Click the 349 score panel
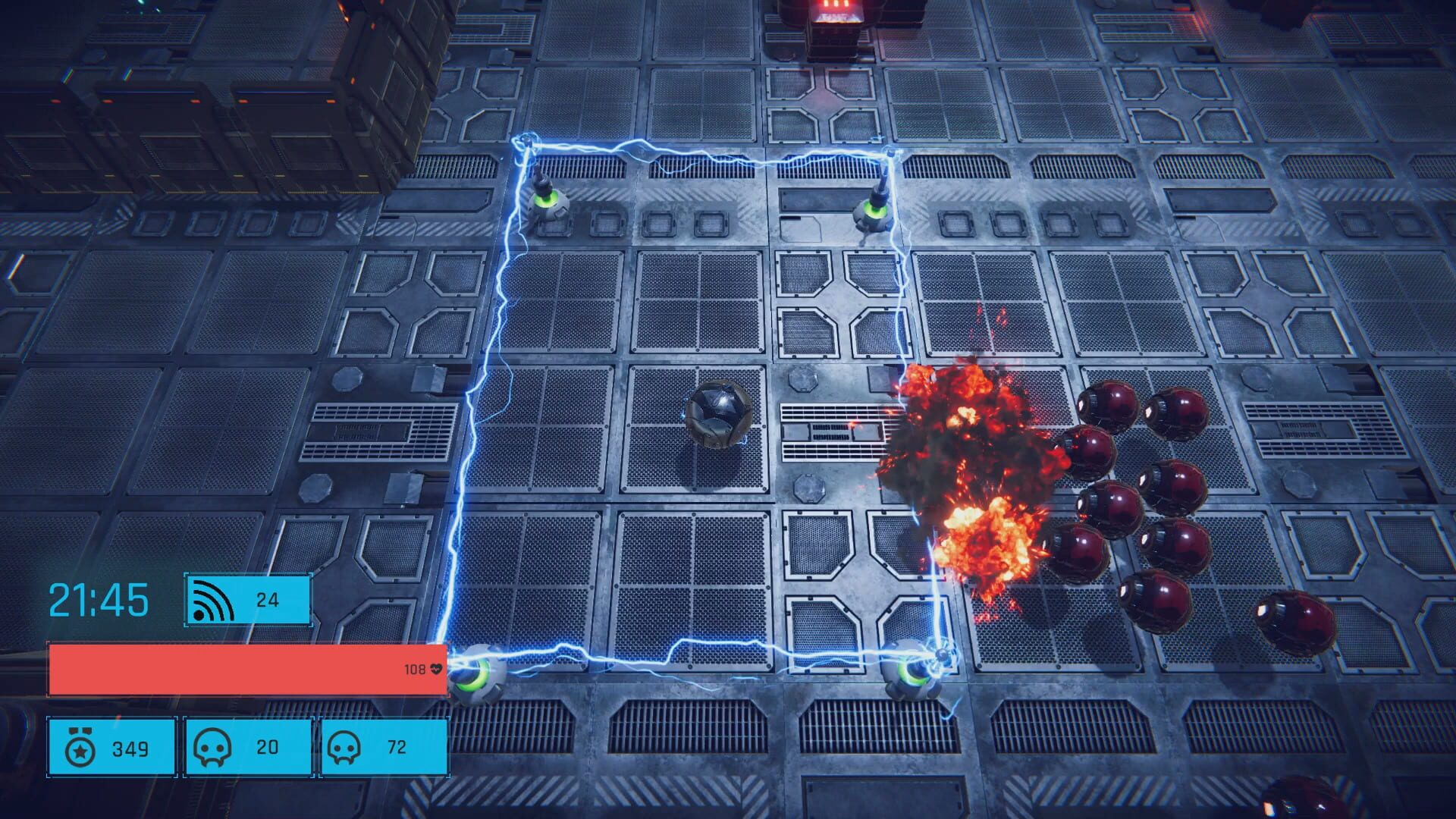This screenshot has width=1456, height=819. [x=111, y=747]
